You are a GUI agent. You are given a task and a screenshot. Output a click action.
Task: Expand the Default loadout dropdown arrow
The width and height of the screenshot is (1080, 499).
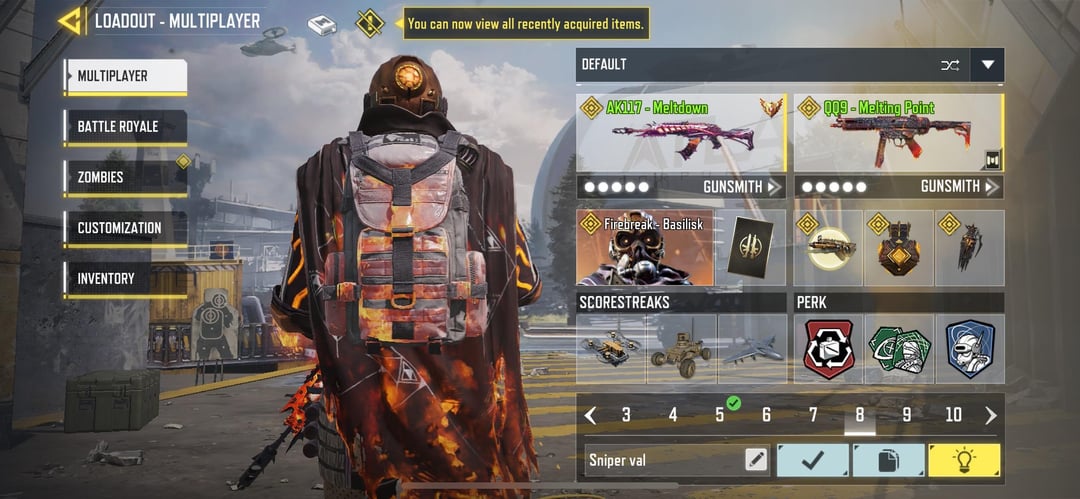click(x=988, y=65)
